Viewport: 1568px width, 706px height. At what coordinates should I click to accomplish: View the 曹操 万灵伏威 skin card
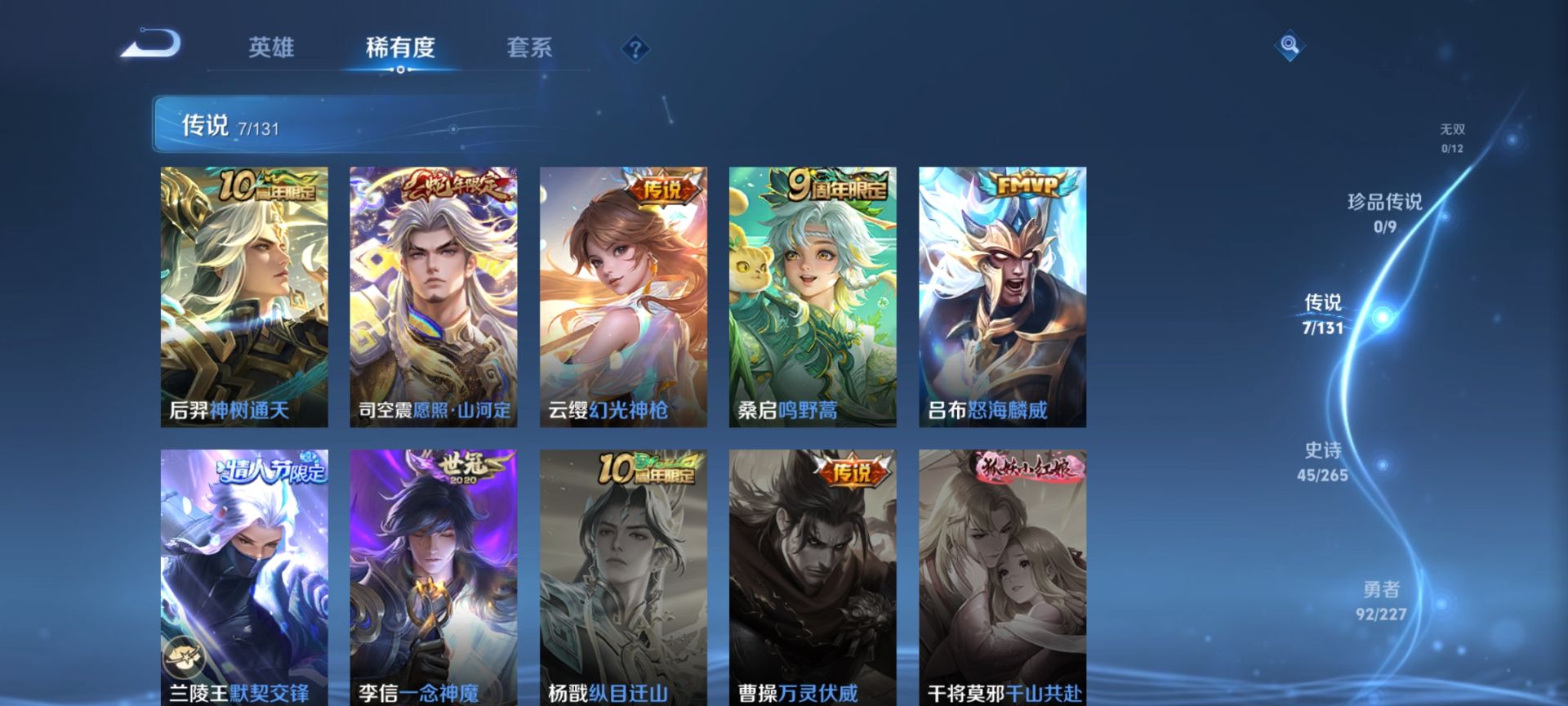click(813, 577)
